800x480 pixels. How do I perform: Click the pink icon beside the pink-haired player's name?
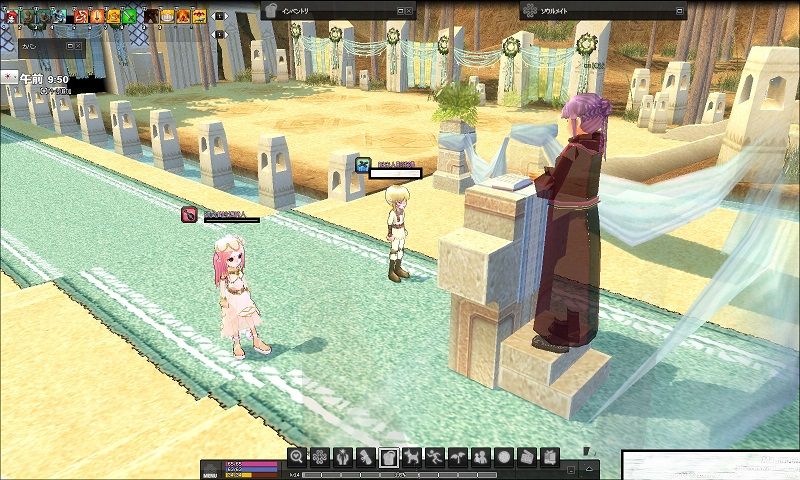pos(189,213)
